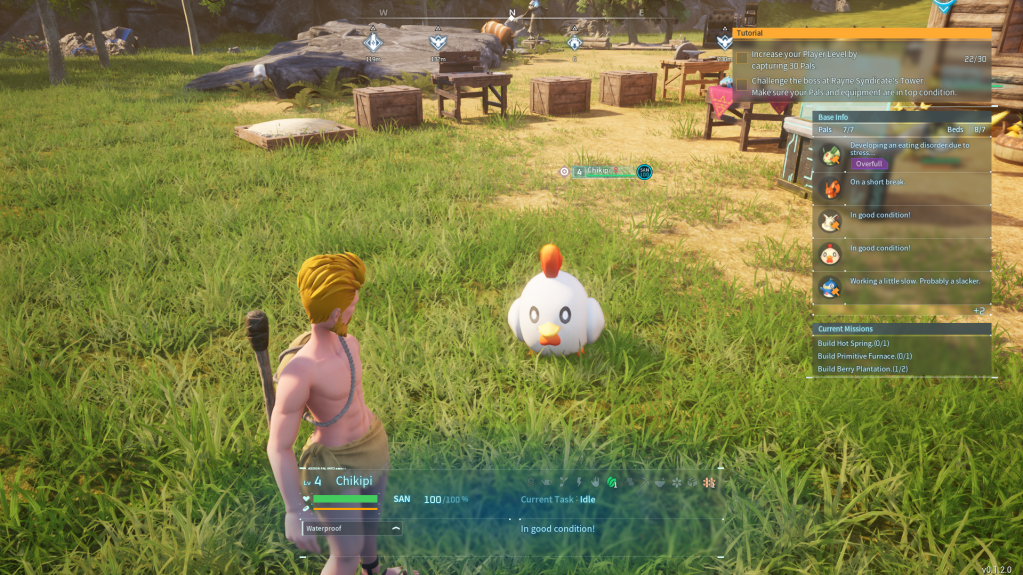This screenshot has width=1023, height=575.
Task: Click the Waterproof passive skill box
Action: pos(351,528)
